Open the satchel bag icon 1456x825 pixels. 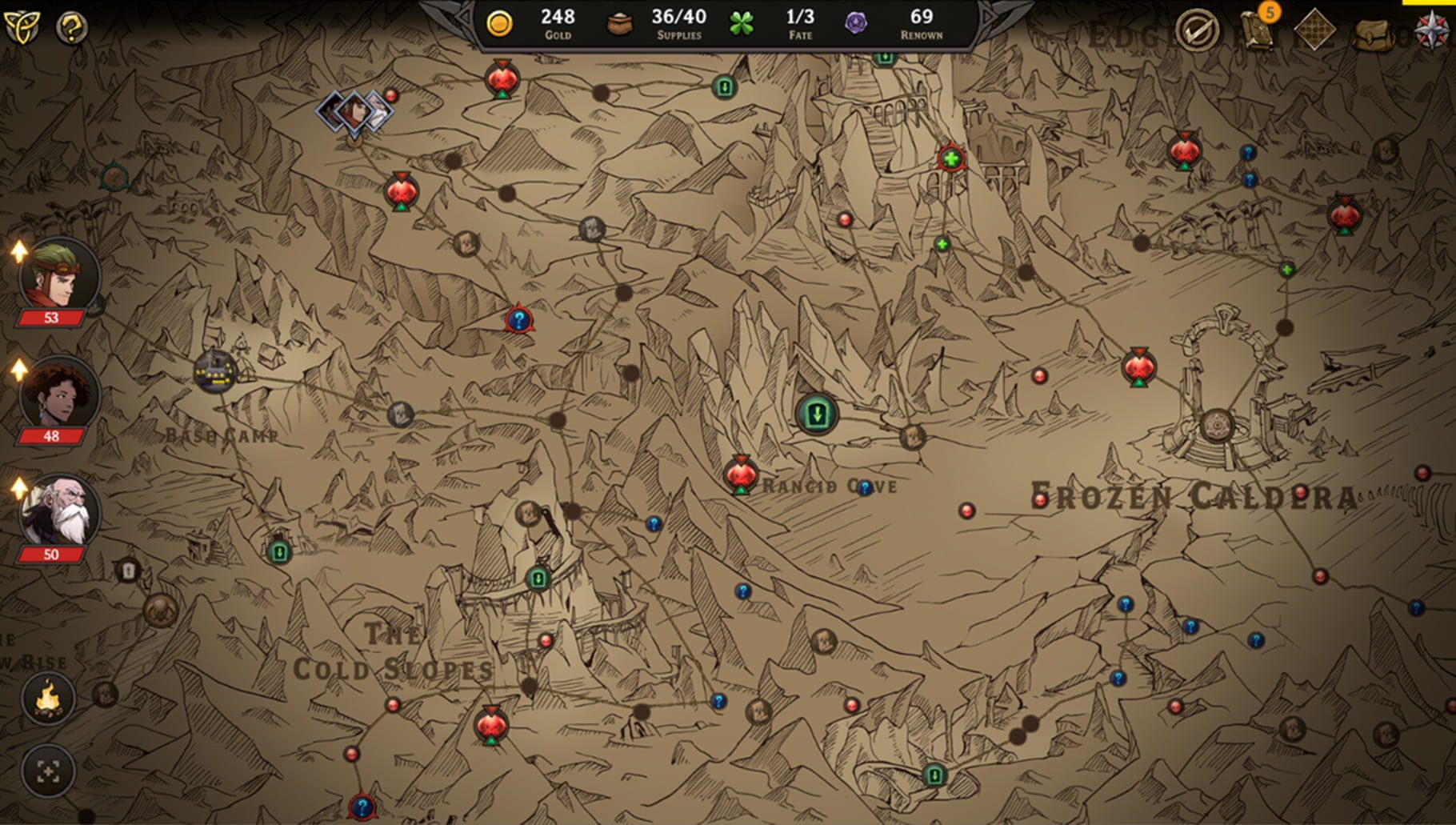click(x=1373, y=35)
